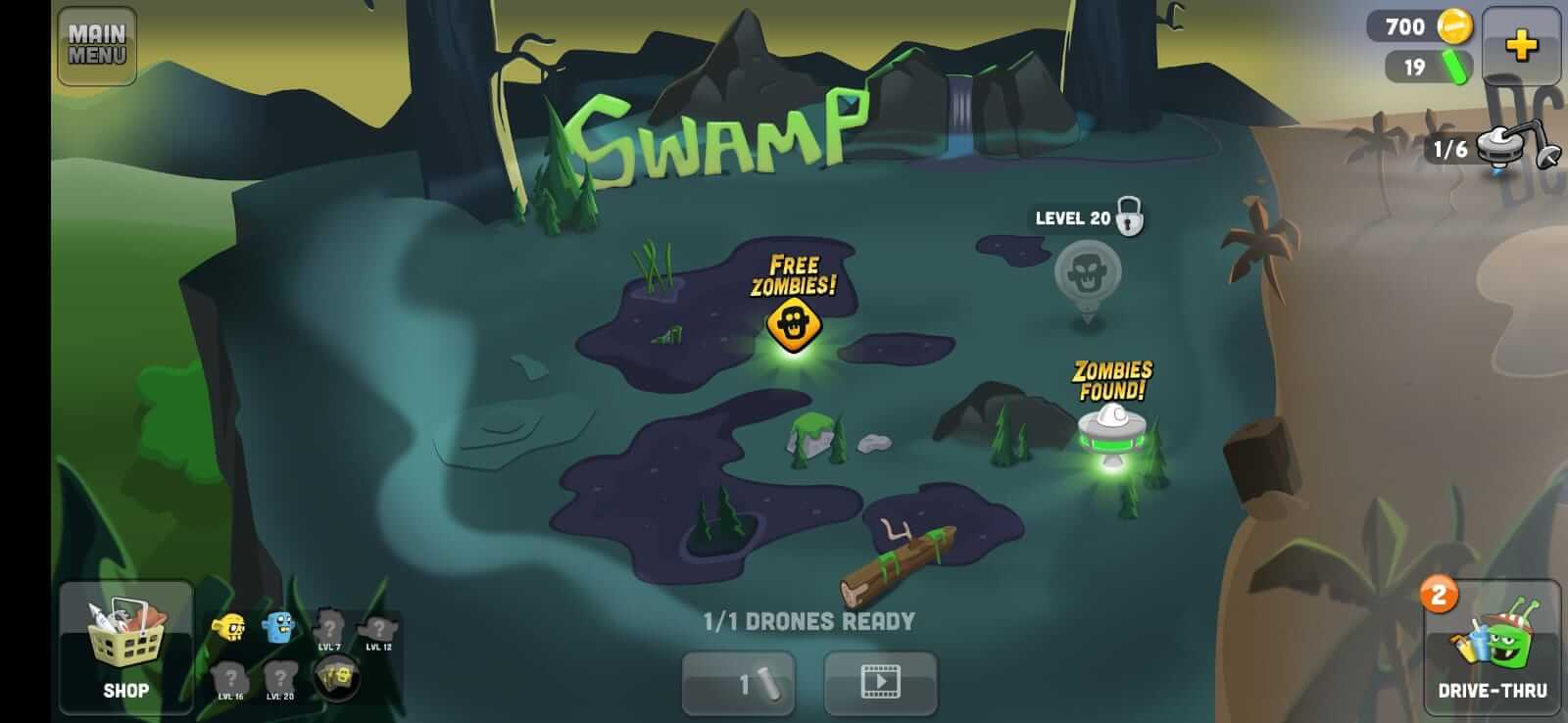Select the yellow zombie avatar

click(227, 627)
